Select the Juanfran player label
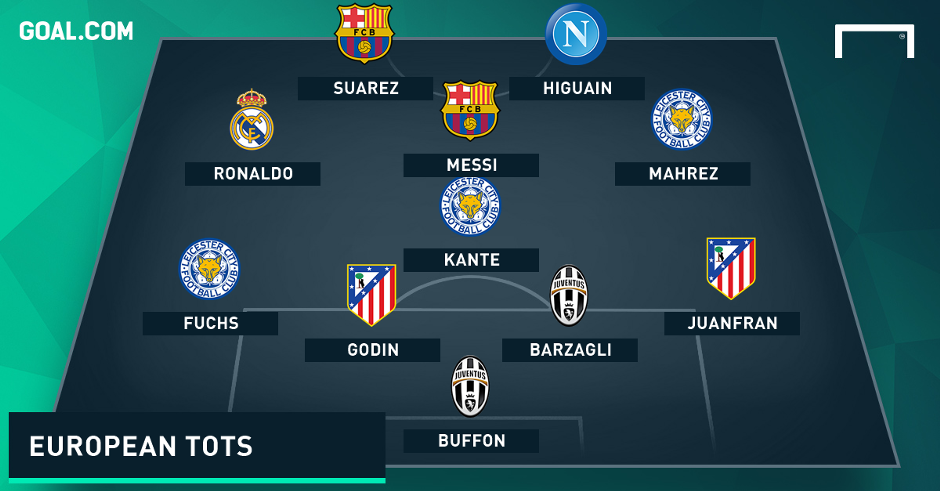The width and height of the screenshot is (940, 491). 731,323
